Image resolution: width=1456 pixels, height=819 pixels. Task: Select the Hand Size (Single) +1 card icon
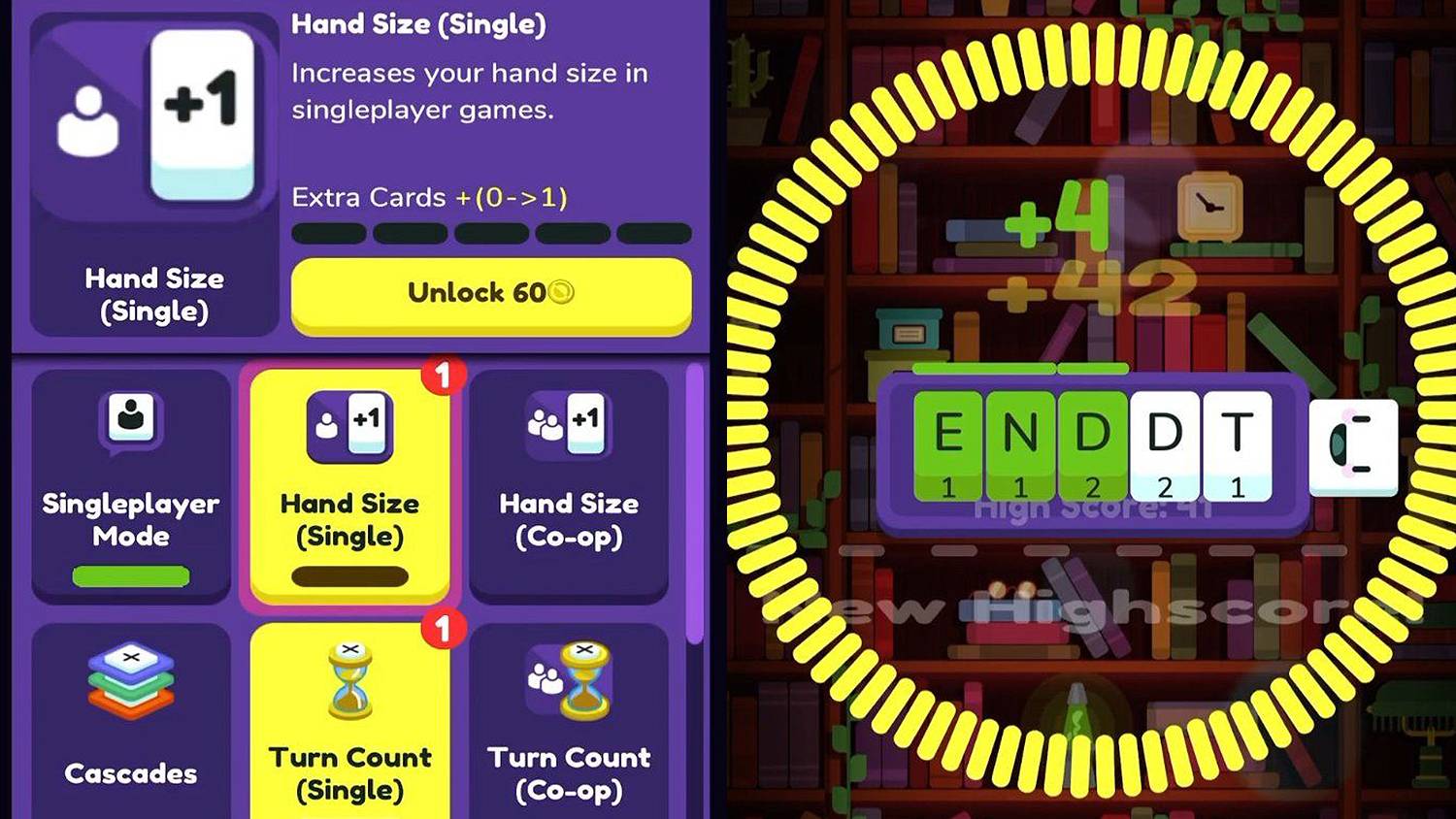click(350, 426)
